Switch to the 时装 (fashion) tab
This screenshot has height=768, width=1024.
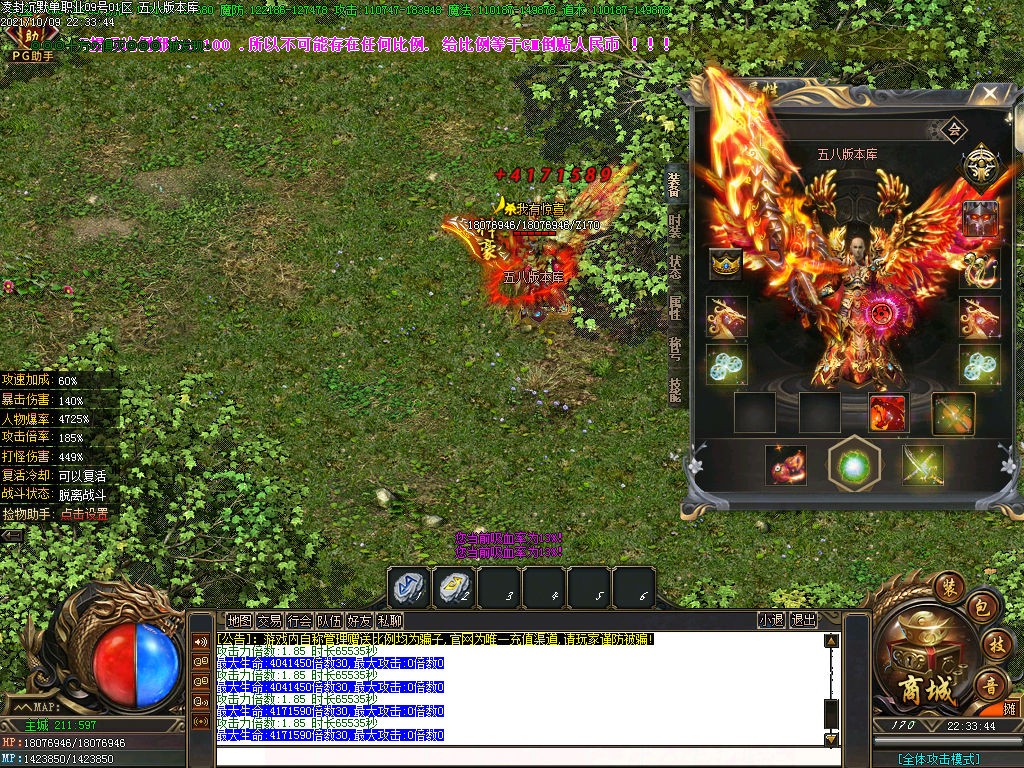click(676, 224)
